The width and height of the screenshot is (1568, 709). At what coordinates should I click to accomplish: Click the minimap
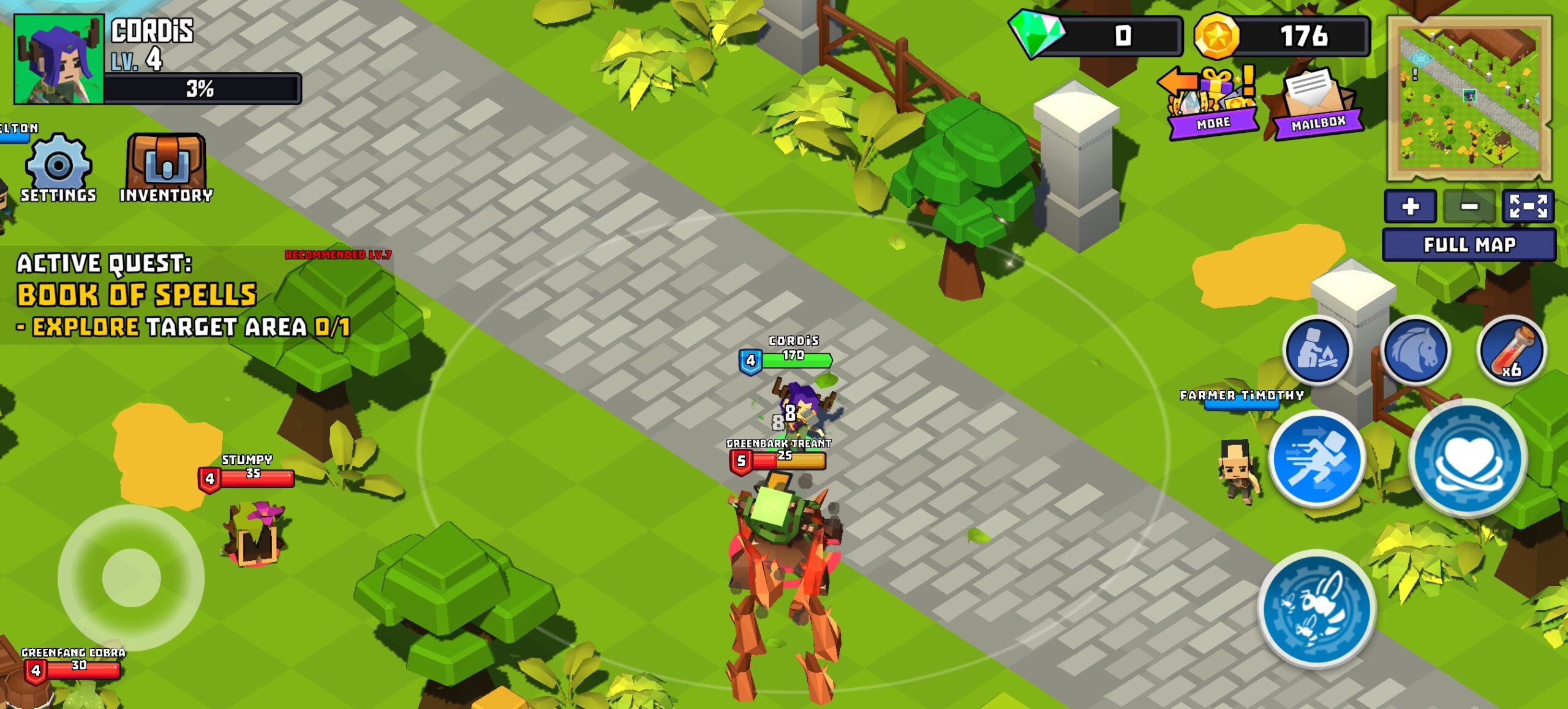pyautogui.click(x=1469, y=98)
